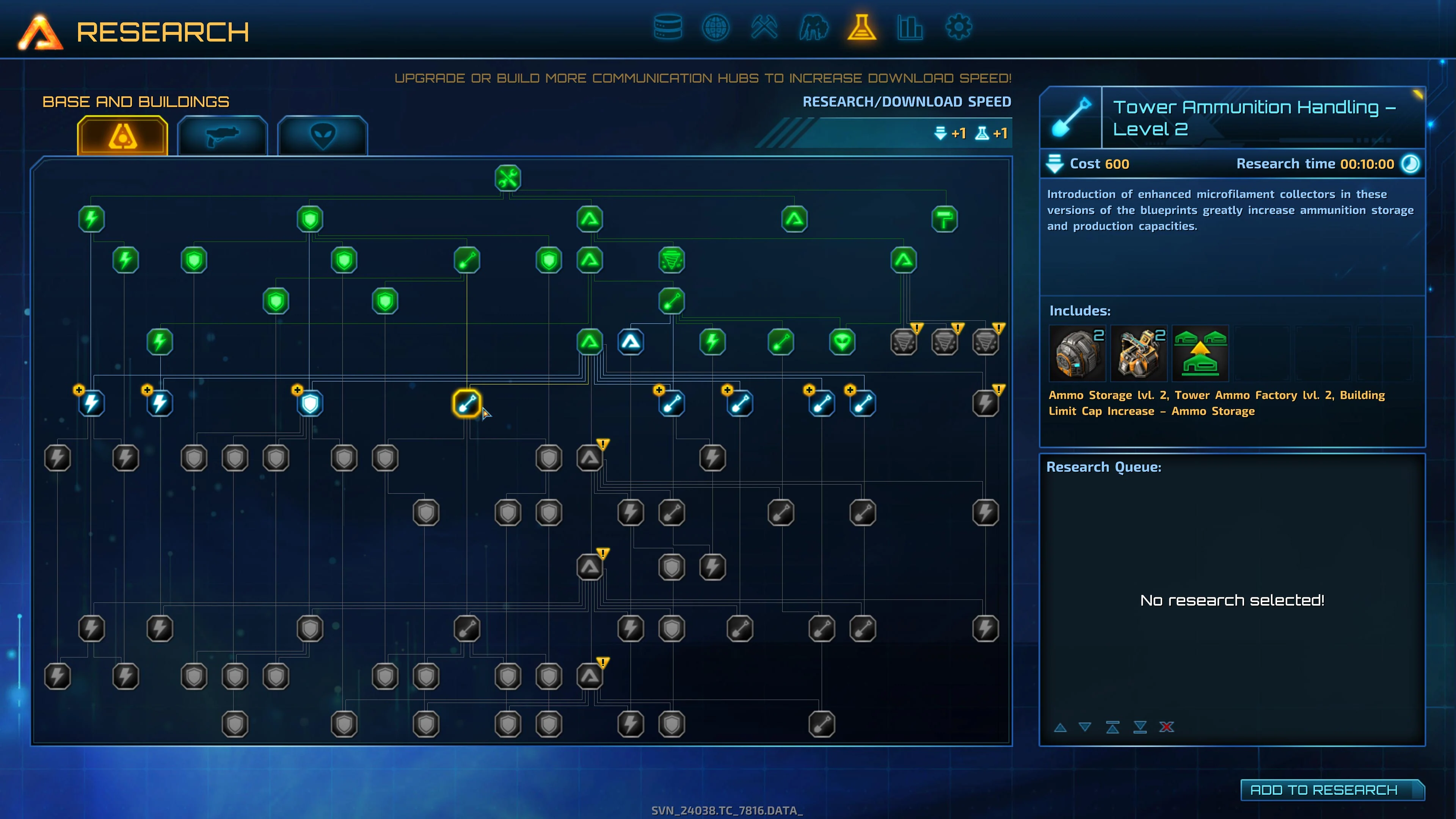Open the crafting crossed-hammers icon
Screen dimensions: 1456x819
point(765,27)
